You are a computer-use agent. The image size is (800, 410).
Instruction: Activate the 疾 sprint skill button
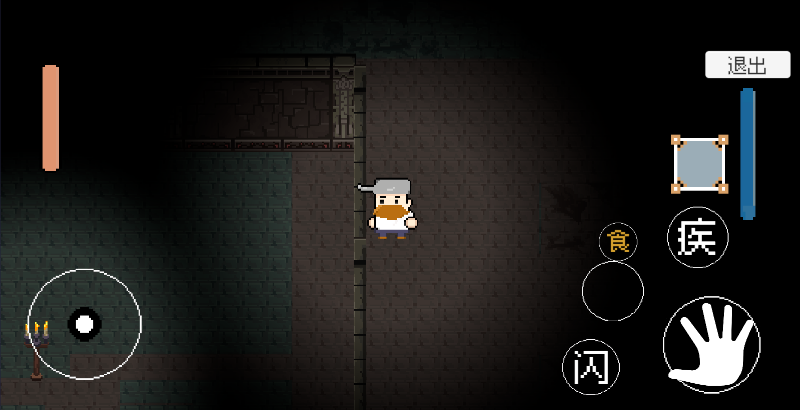click(698, 238)
